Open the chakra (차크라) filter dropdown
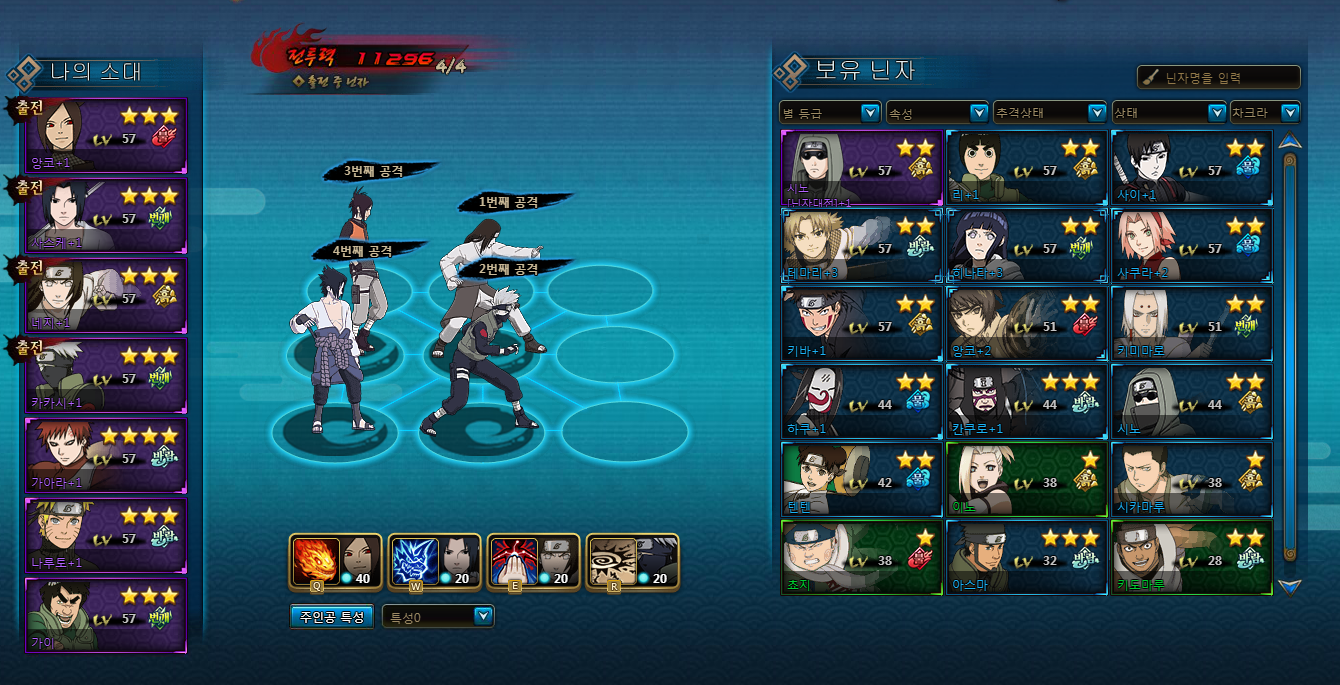The width and height of the screenshot is (1340, 685). (x=1265, y=113)
